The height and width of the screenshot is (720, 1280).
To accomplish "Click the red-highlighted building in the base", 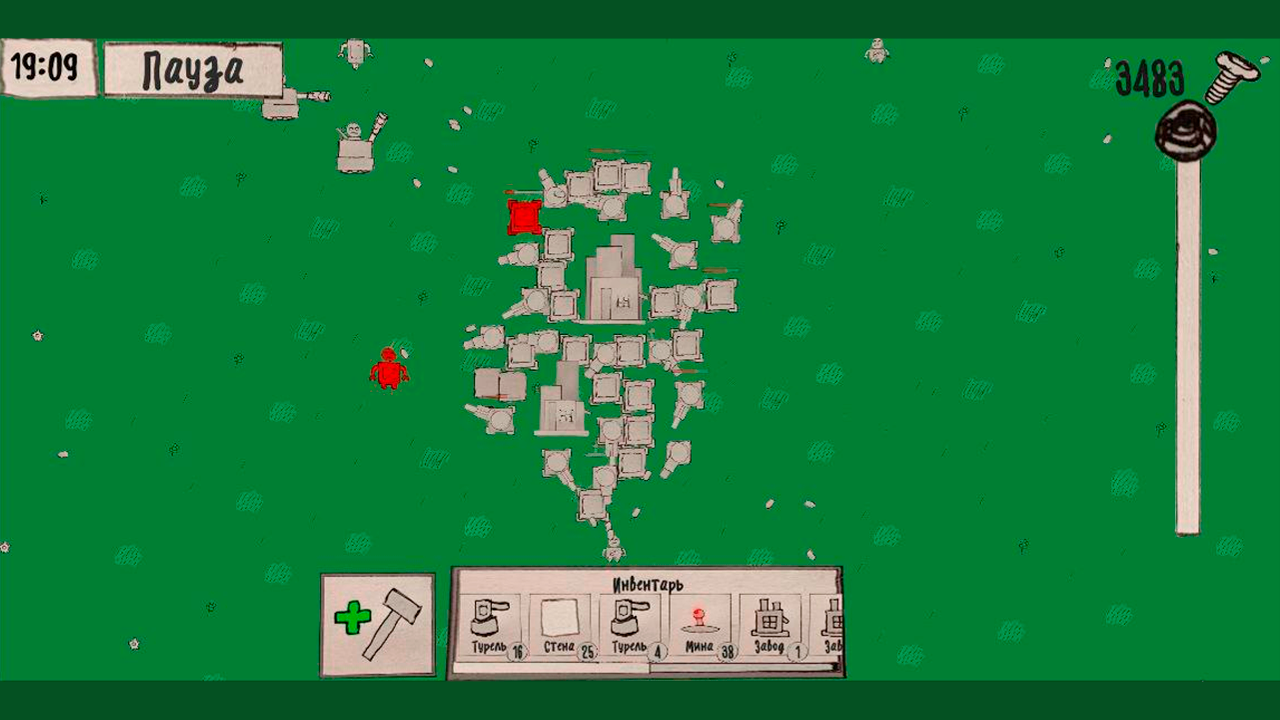I will point(523,216).
